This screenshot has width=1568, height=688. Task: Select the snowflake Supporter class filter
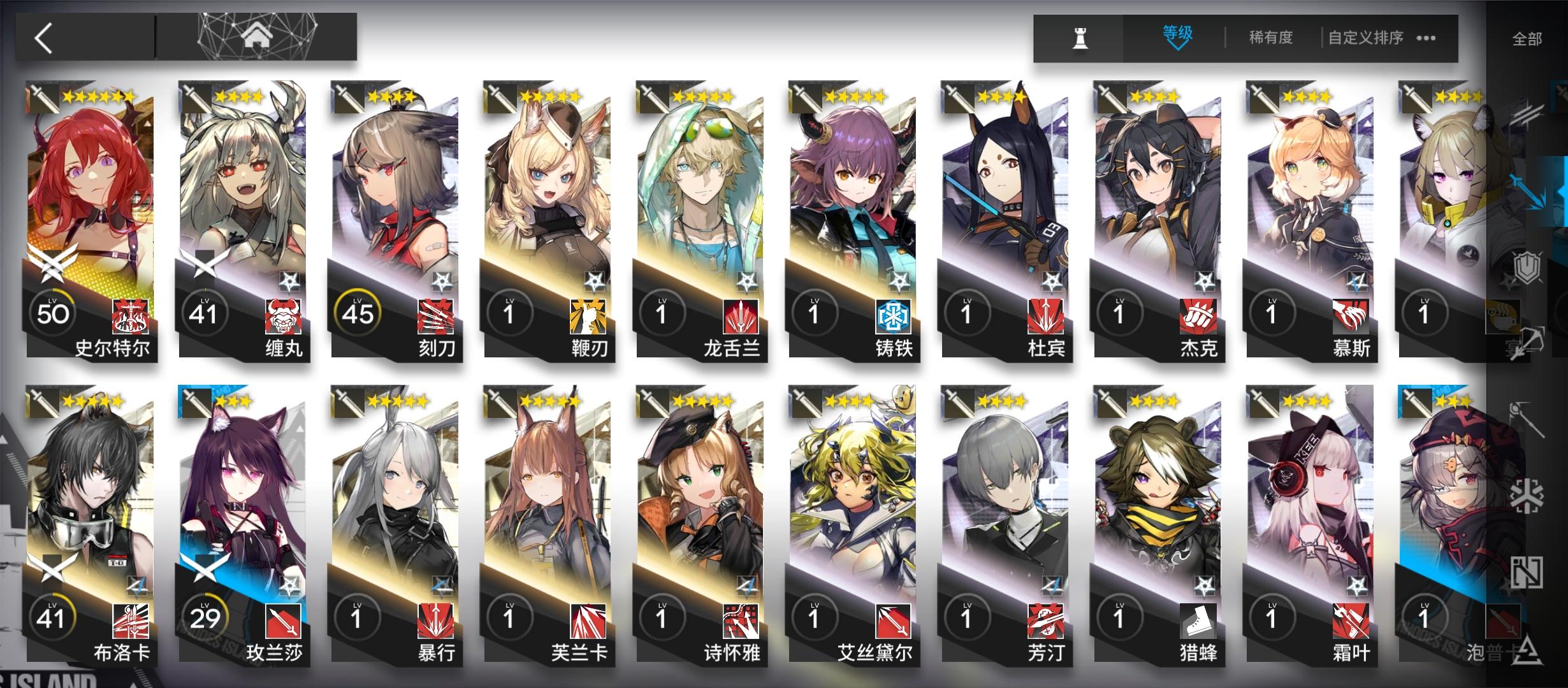[x=1528, y=497]
